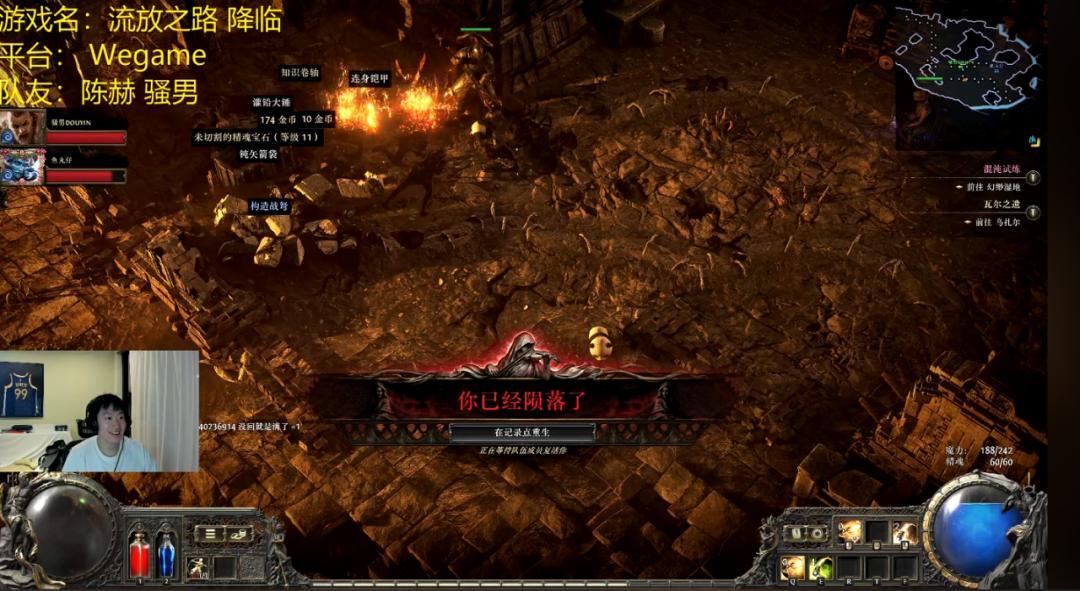Select the second party member portrait

[22, 167]
